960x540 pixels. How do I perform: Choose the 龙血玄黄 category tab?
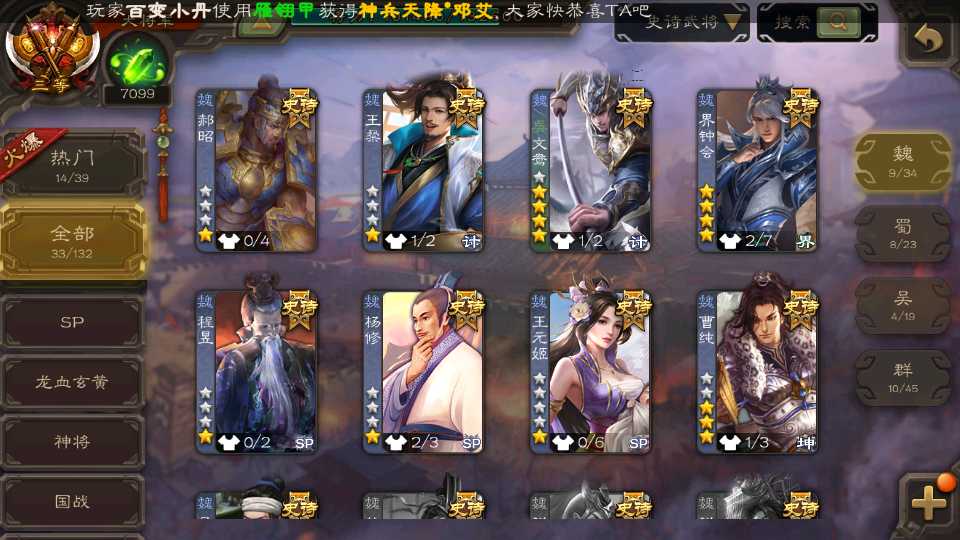point(72,382)
